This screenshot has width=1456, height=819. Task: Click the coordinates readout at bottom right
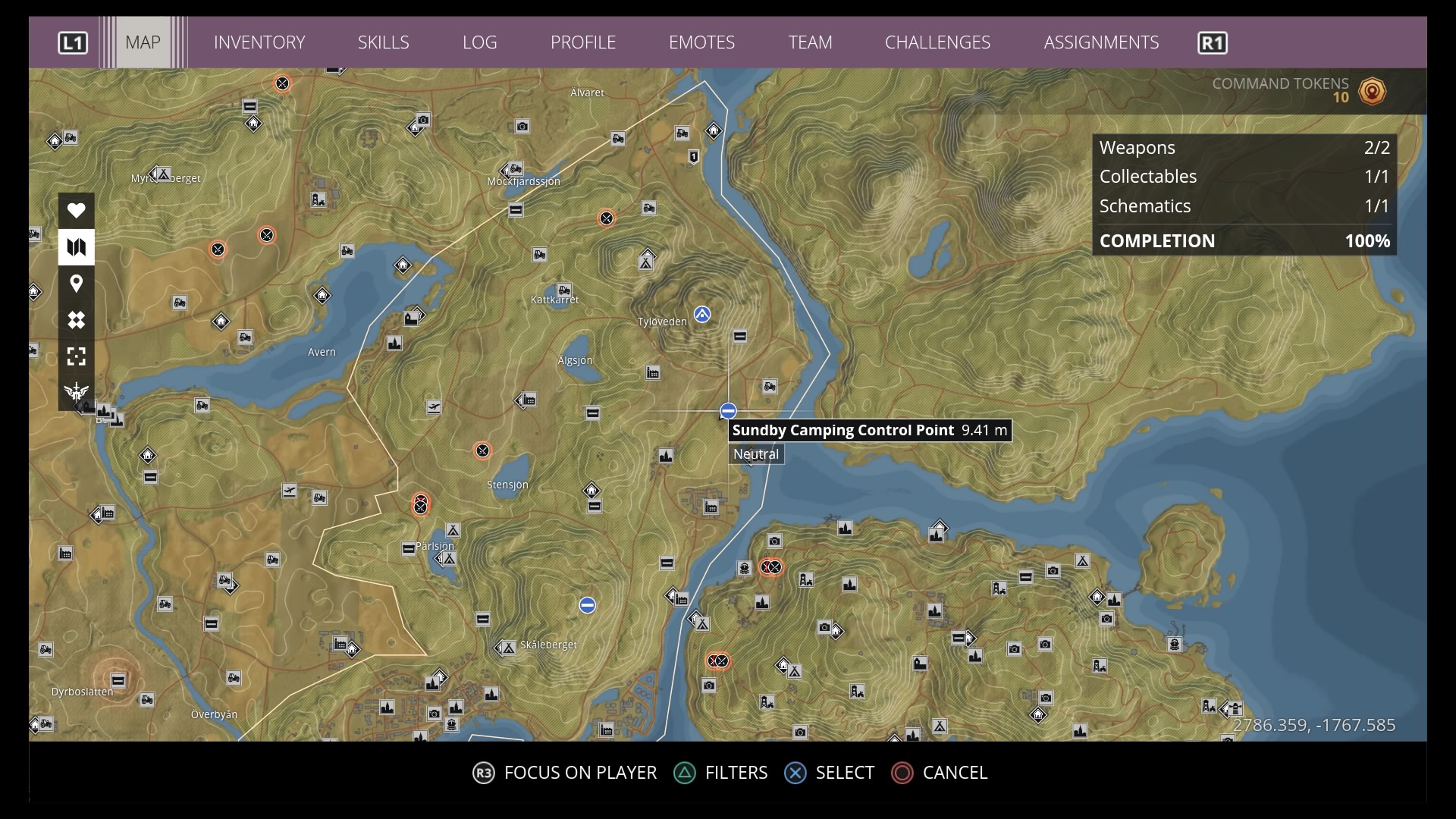pyautogui.click(x=1315, y=725)
